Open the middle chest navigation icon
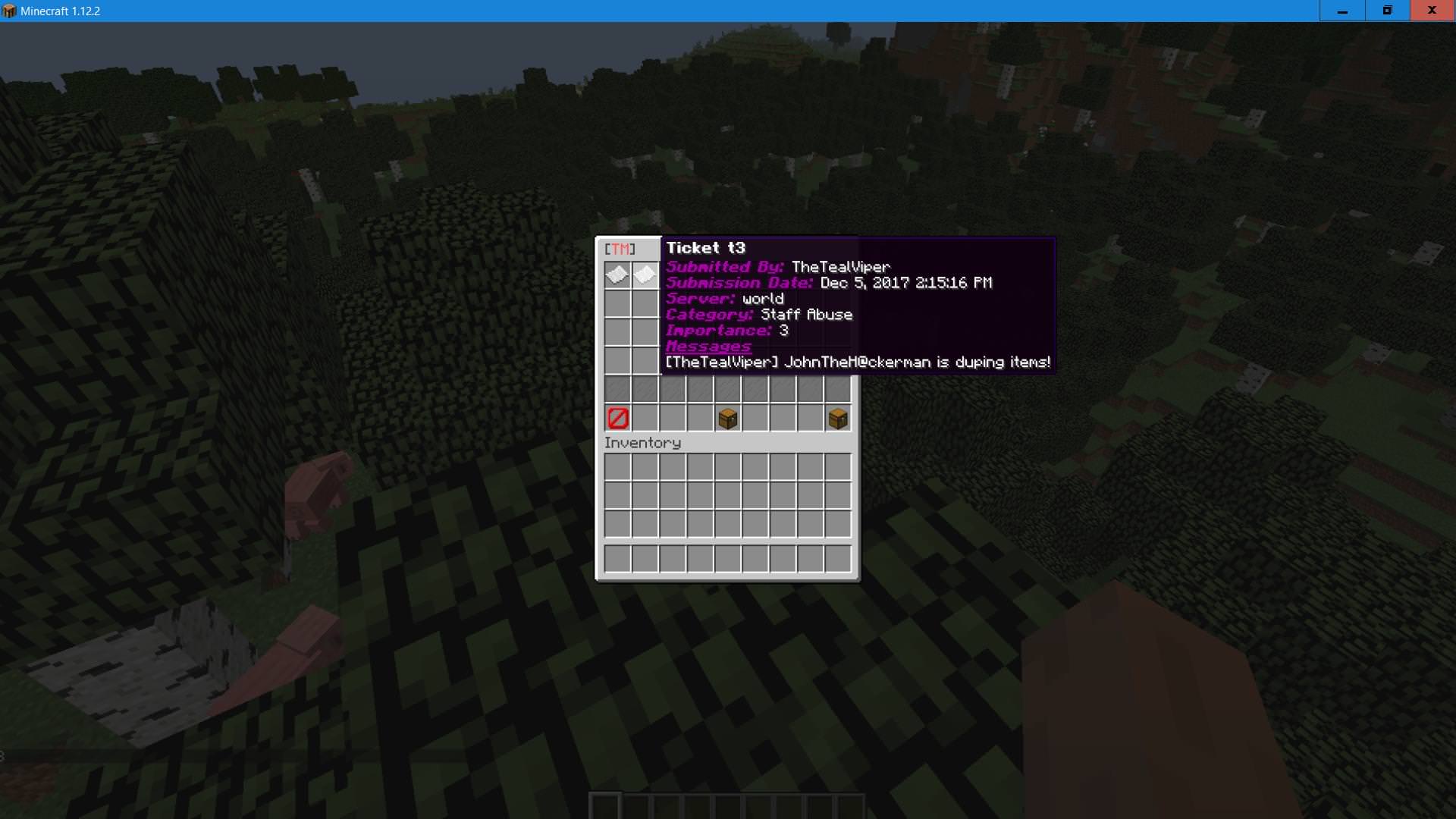The image size is (1456, 819). (x=726, y=417)
